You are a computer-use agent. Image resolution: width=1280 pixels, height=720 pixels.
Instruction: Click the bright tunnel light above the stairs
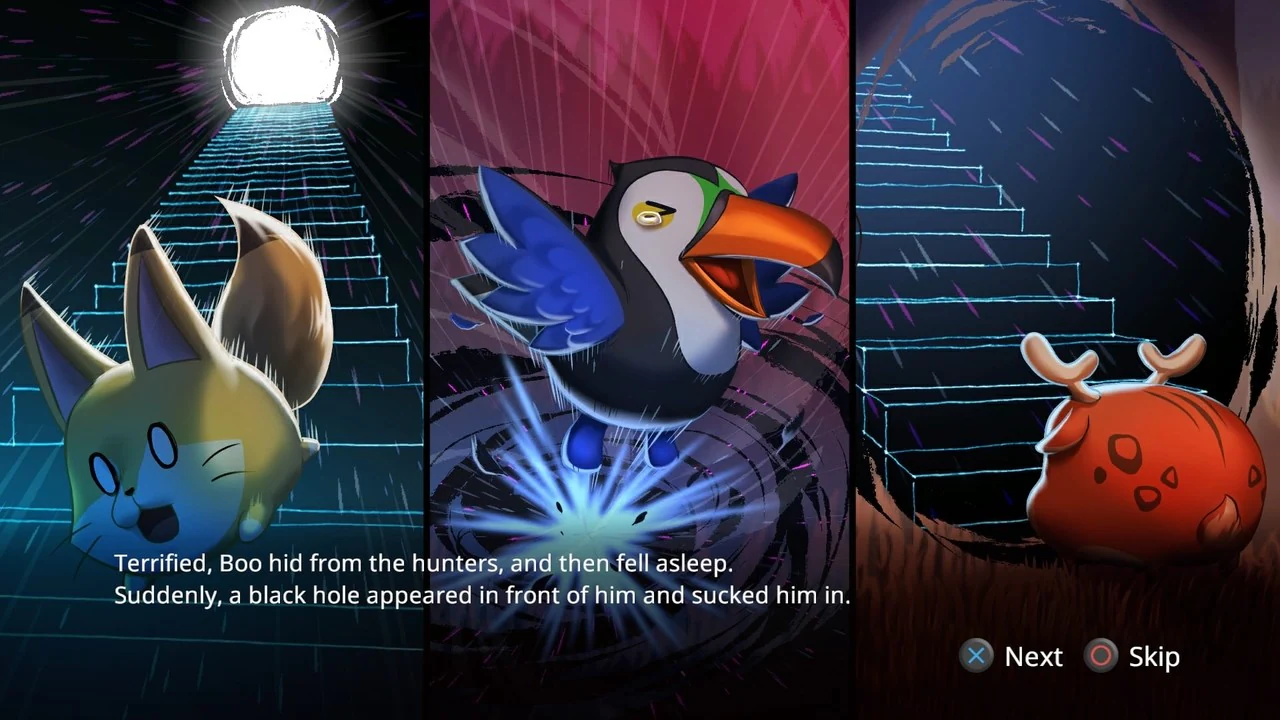(285, 55)
